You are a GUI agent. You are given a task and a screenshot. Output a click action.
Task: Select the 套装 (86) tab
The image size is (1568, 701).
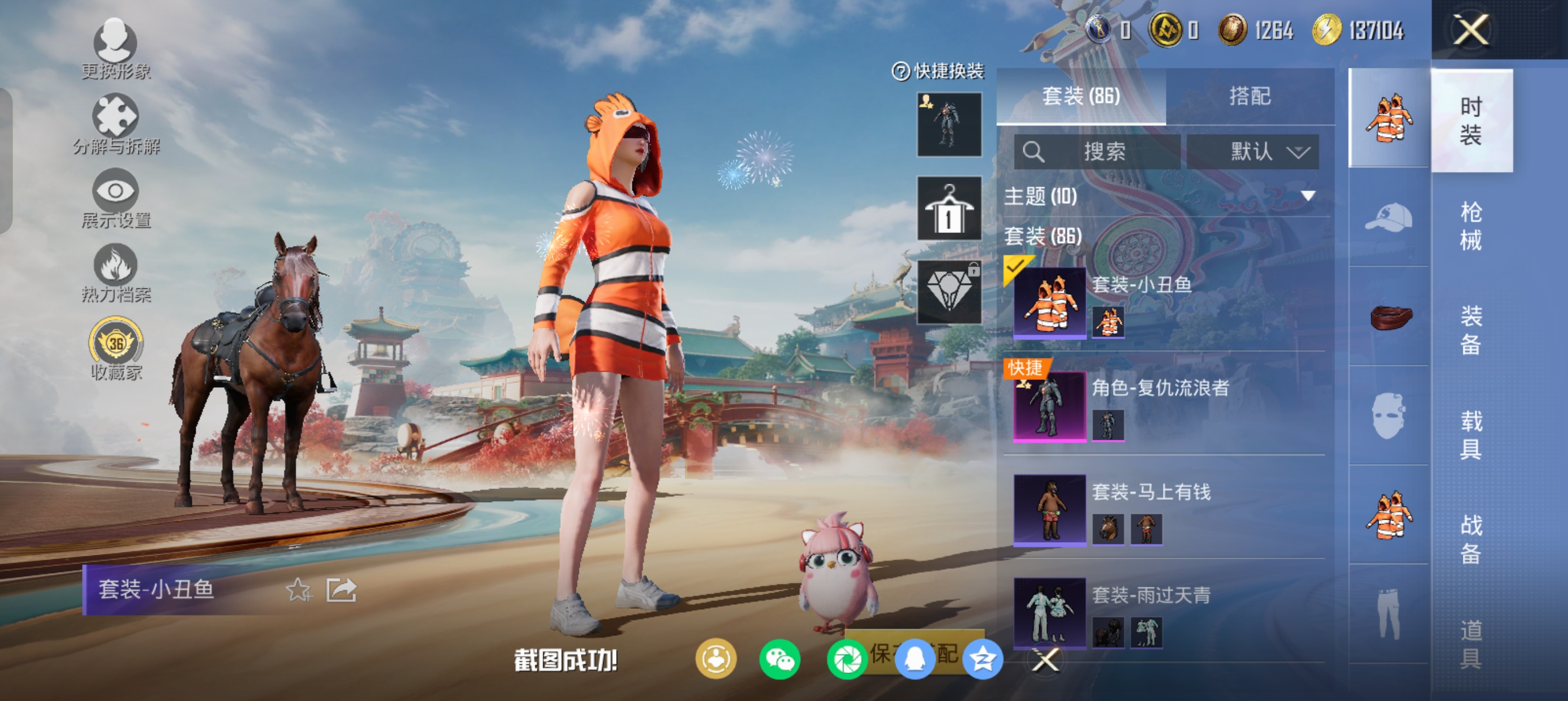click(1081, 96)
